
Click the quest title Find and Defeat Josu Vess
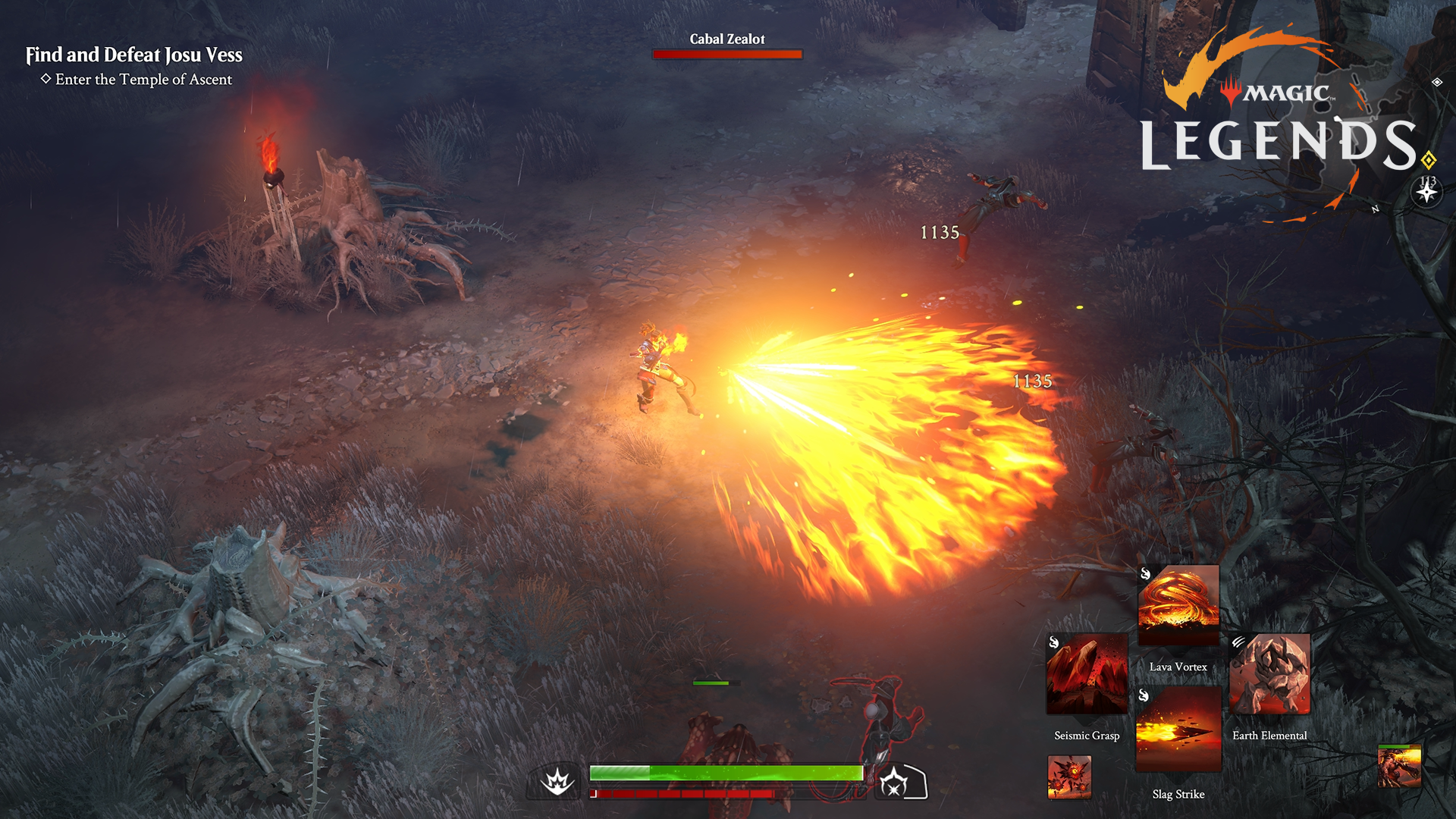(135, 55)
